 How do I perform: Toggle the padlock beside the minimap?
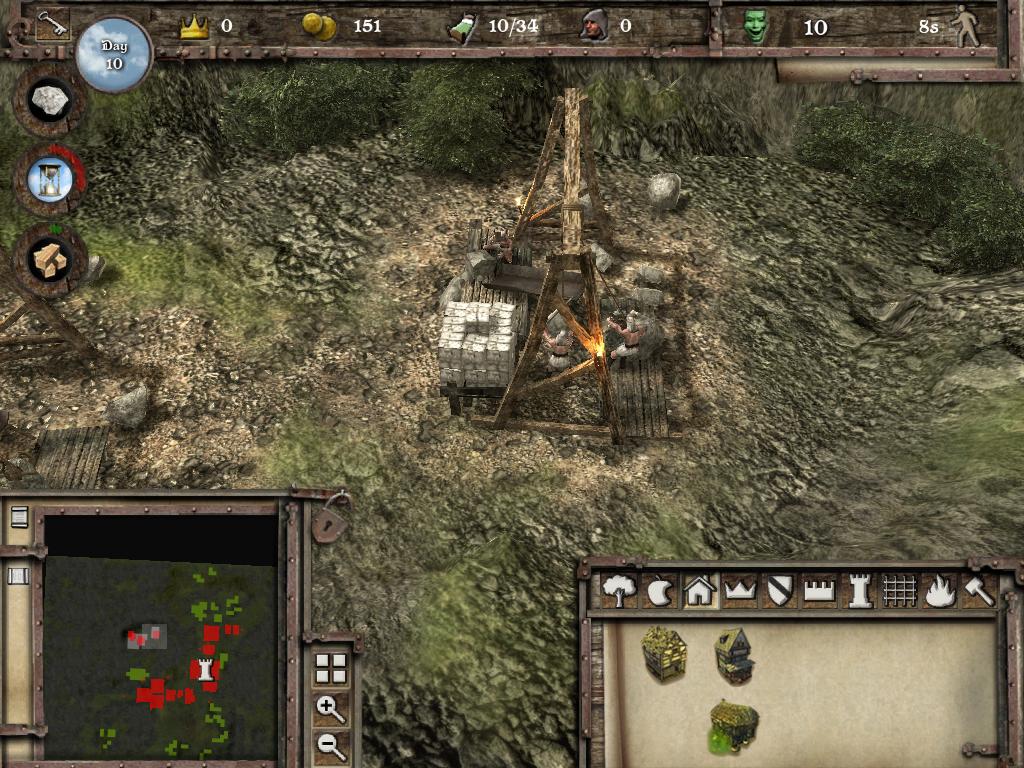[331, 520]
